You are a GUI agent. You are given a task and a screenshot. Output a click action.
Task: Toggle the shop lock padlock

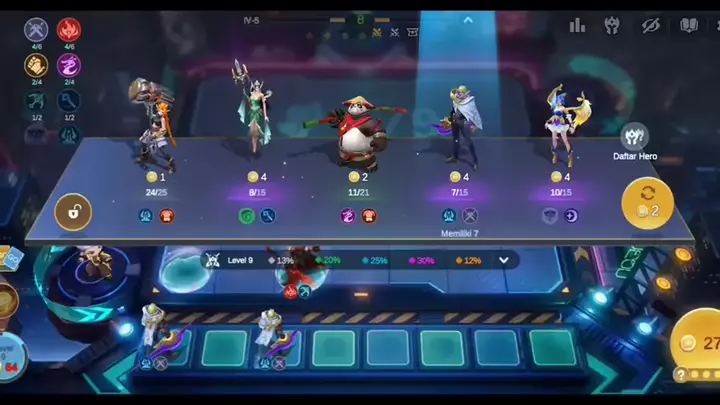[x=73, y=211]
